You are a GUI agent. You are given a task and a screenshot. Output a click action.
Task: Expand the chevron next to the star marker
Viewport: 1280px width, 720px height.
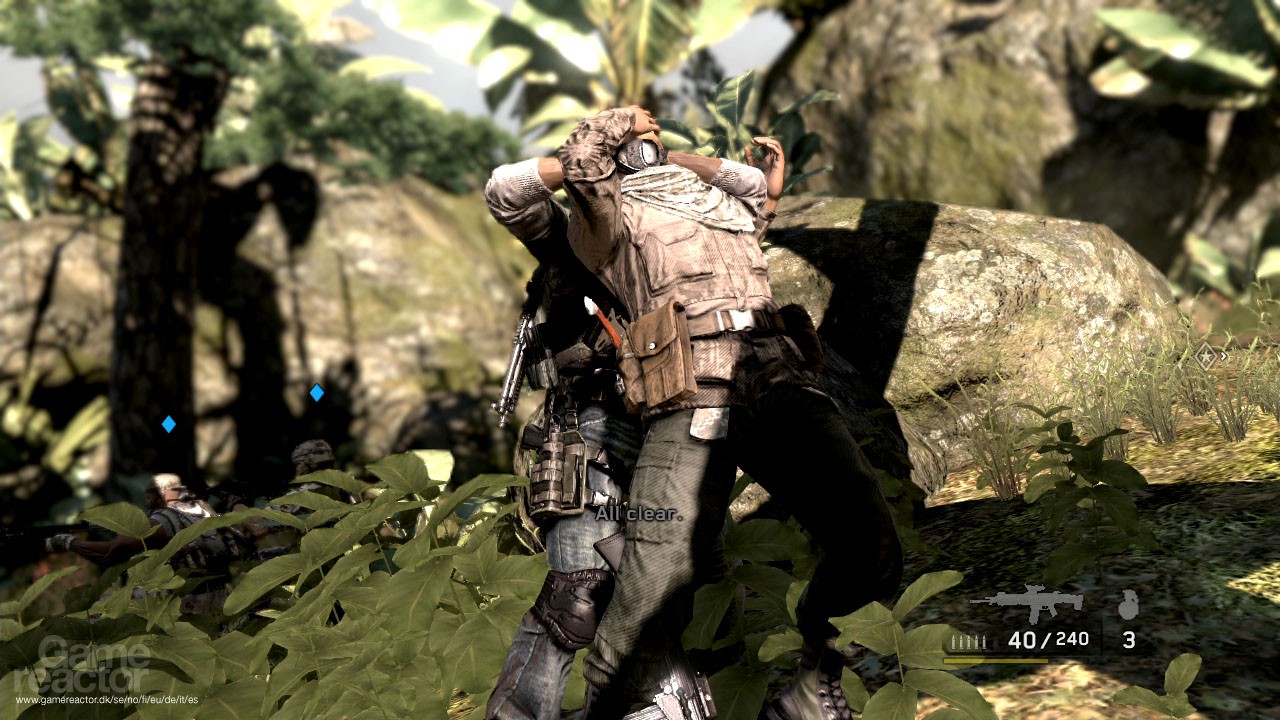point(1223,355)
